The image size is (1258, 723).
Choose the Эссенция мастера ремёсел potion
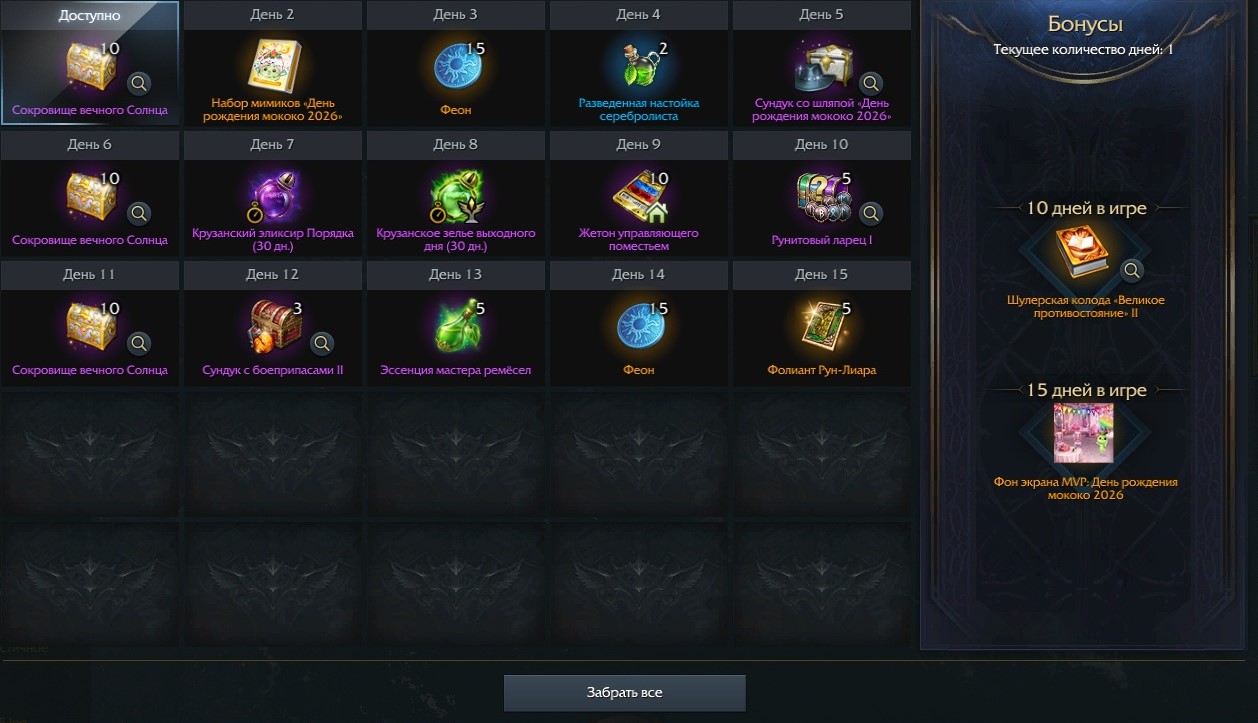tap(454, 327)
